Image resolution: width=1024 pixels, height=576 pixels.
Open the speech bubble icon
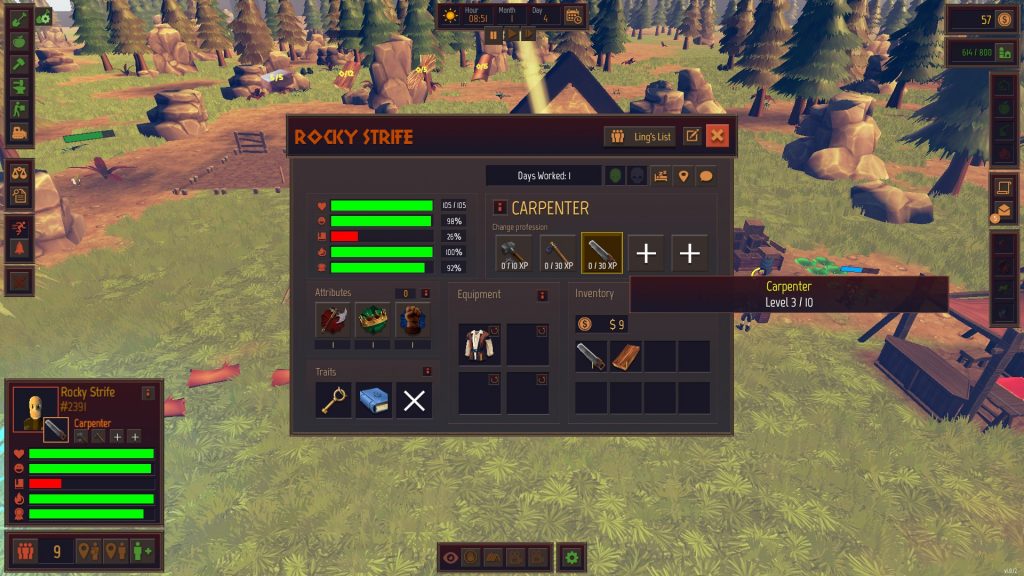[706, 176]
